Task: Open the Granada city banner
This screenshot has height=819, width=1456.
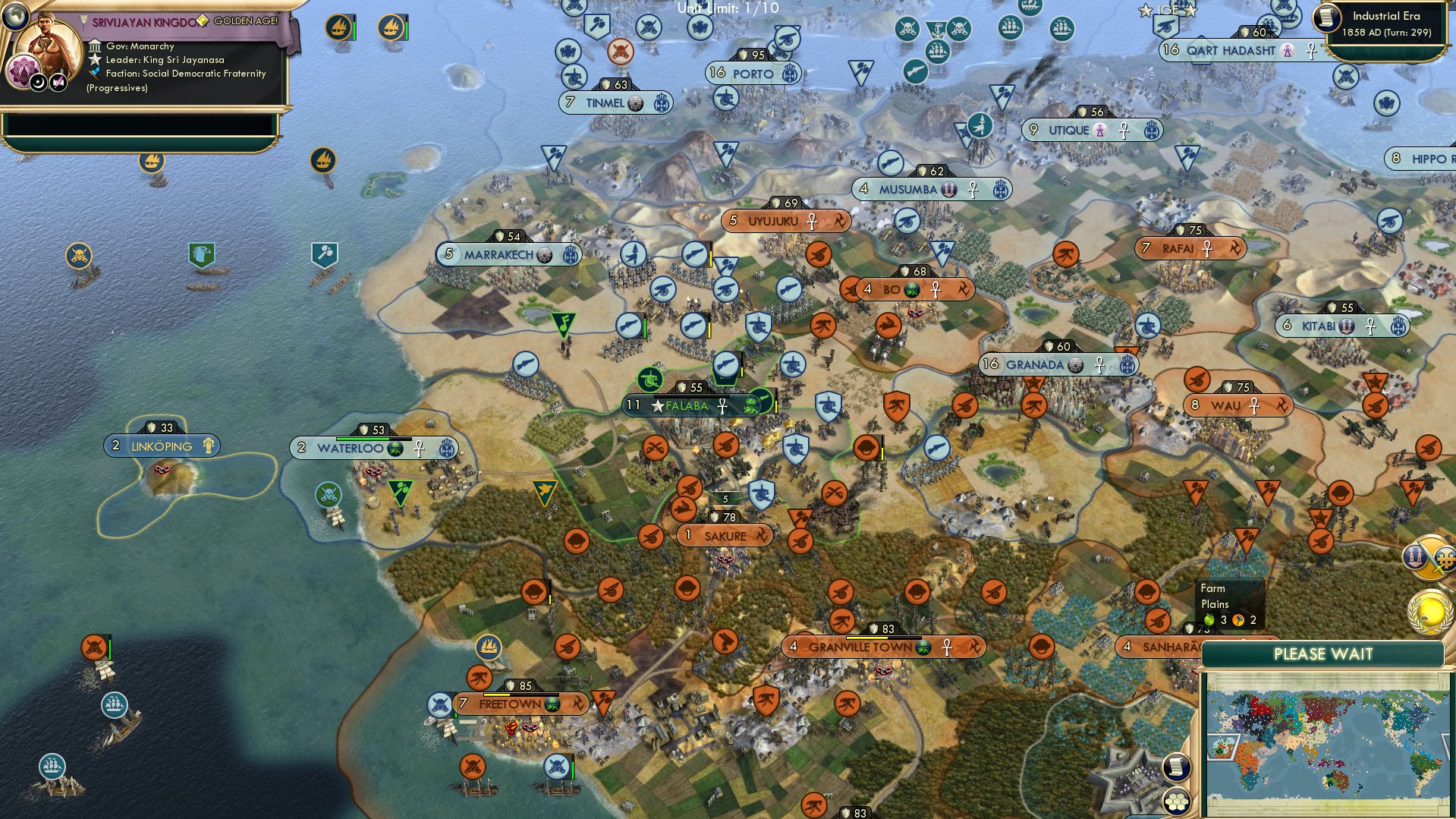Action: [1035, 365]
